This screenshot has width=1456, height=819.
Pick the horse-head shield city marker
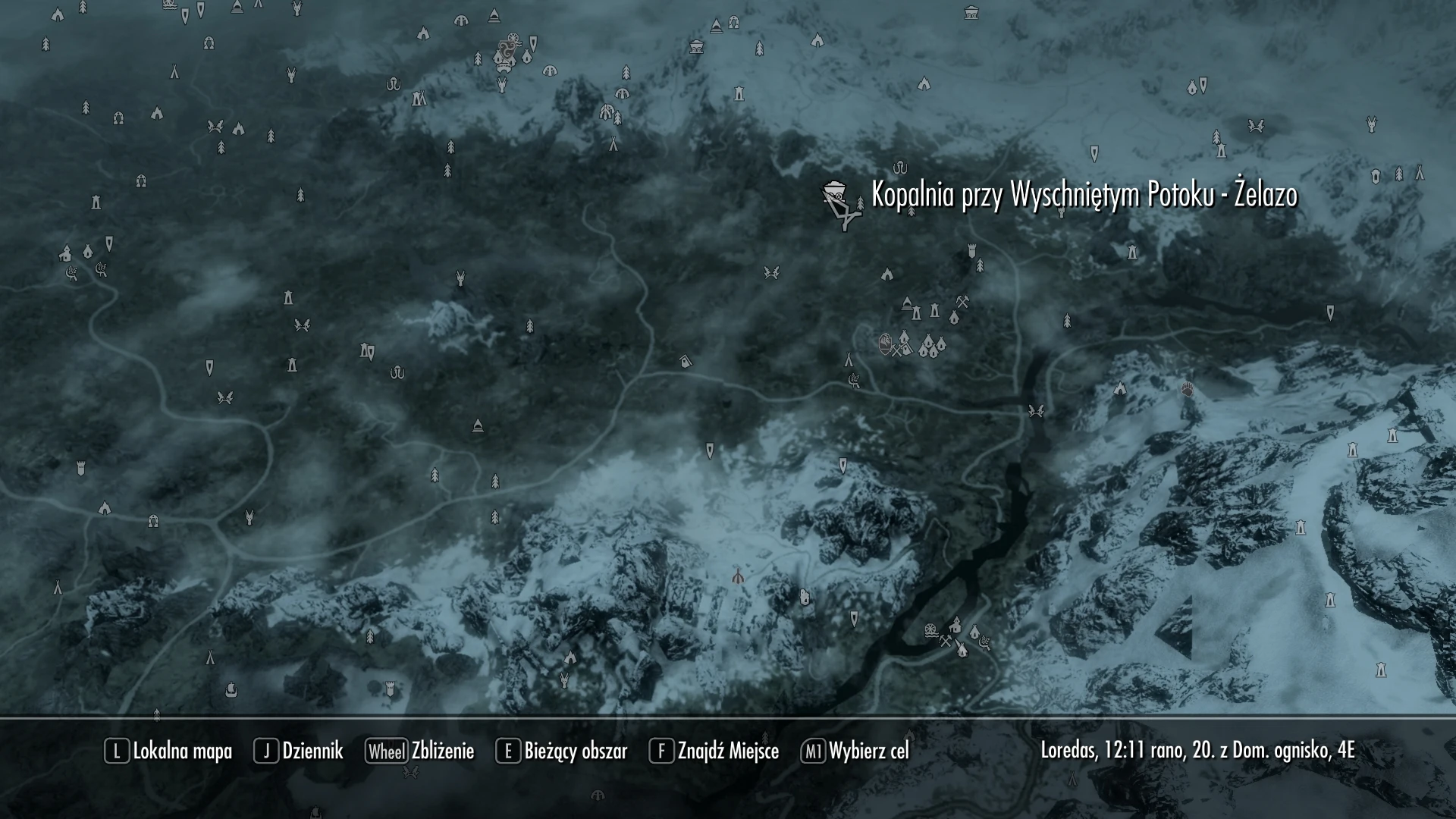[x=885, y=345]
